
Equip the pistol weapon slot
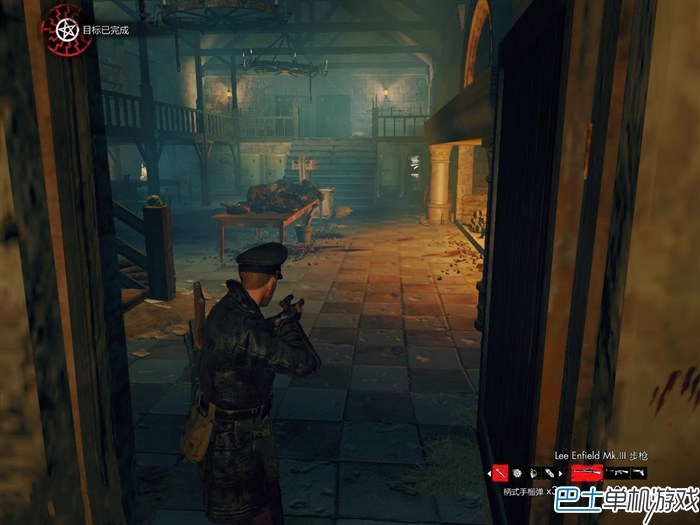click(639, 472)
